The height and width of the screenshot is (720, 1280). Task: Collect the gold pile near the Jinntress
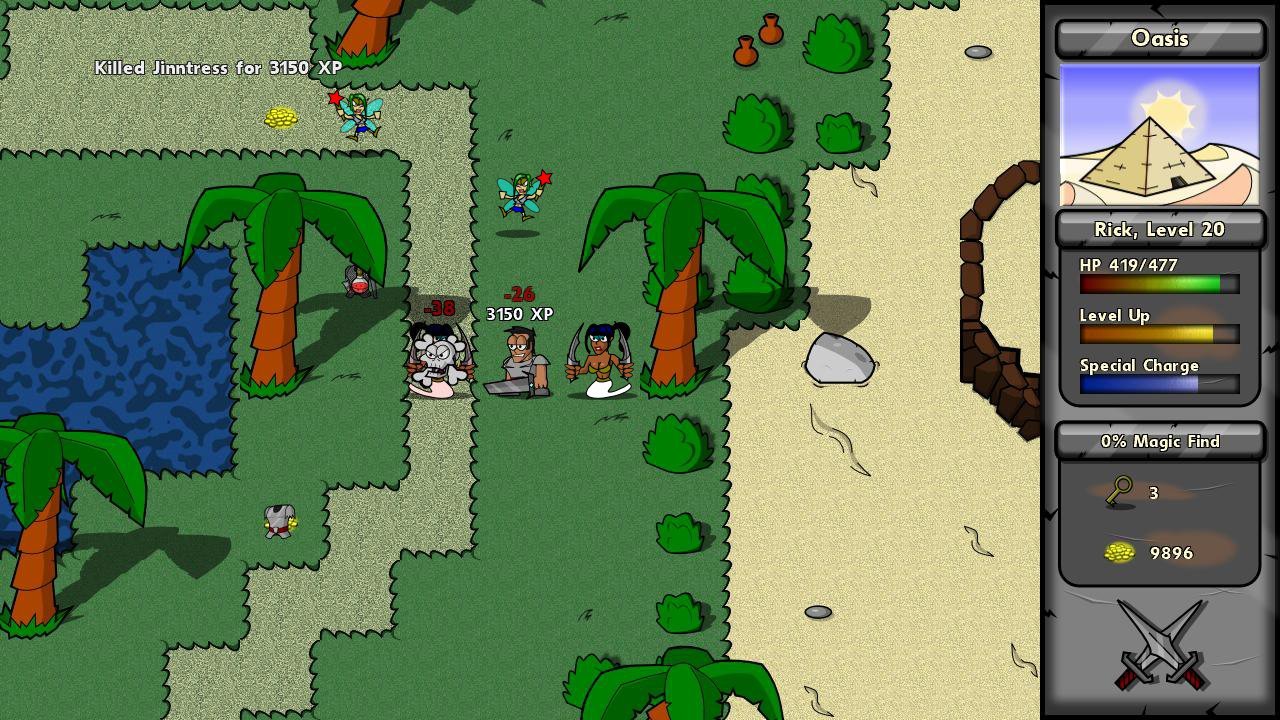coord(280,118)
